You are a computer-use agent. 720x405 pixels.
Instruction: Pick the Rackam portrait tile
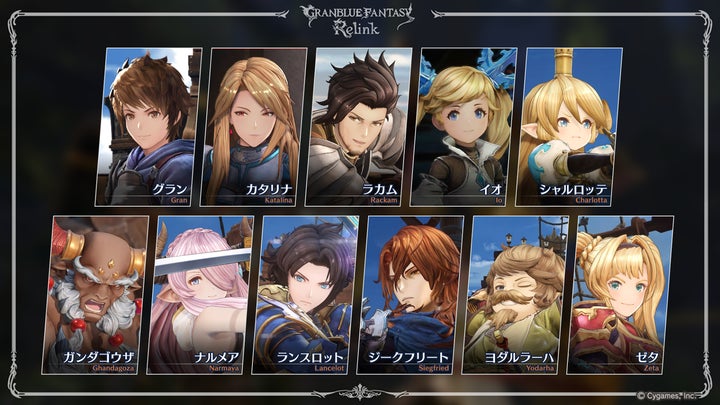click(359, 125)
